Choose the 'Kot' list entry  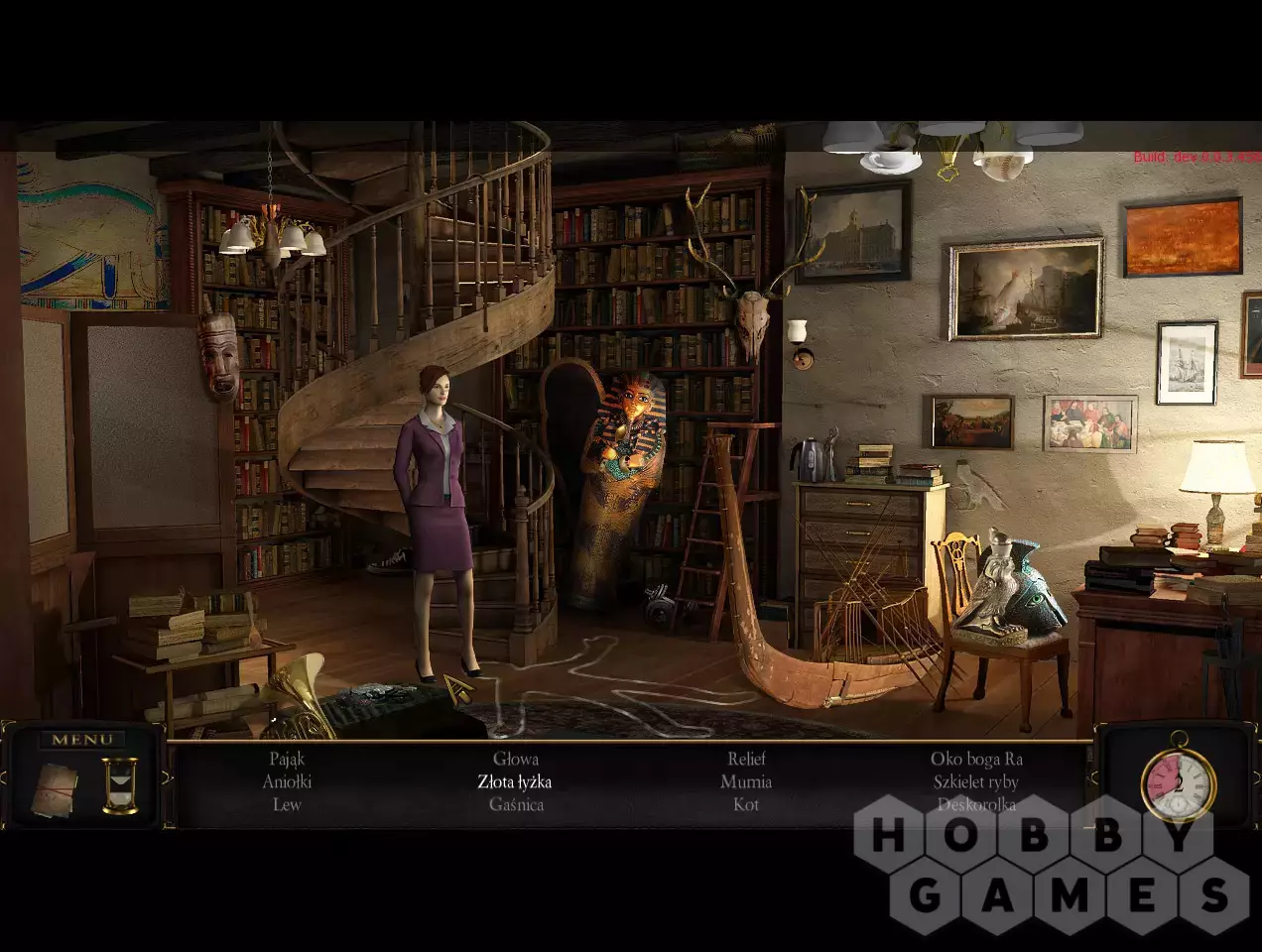pos(746,805)
